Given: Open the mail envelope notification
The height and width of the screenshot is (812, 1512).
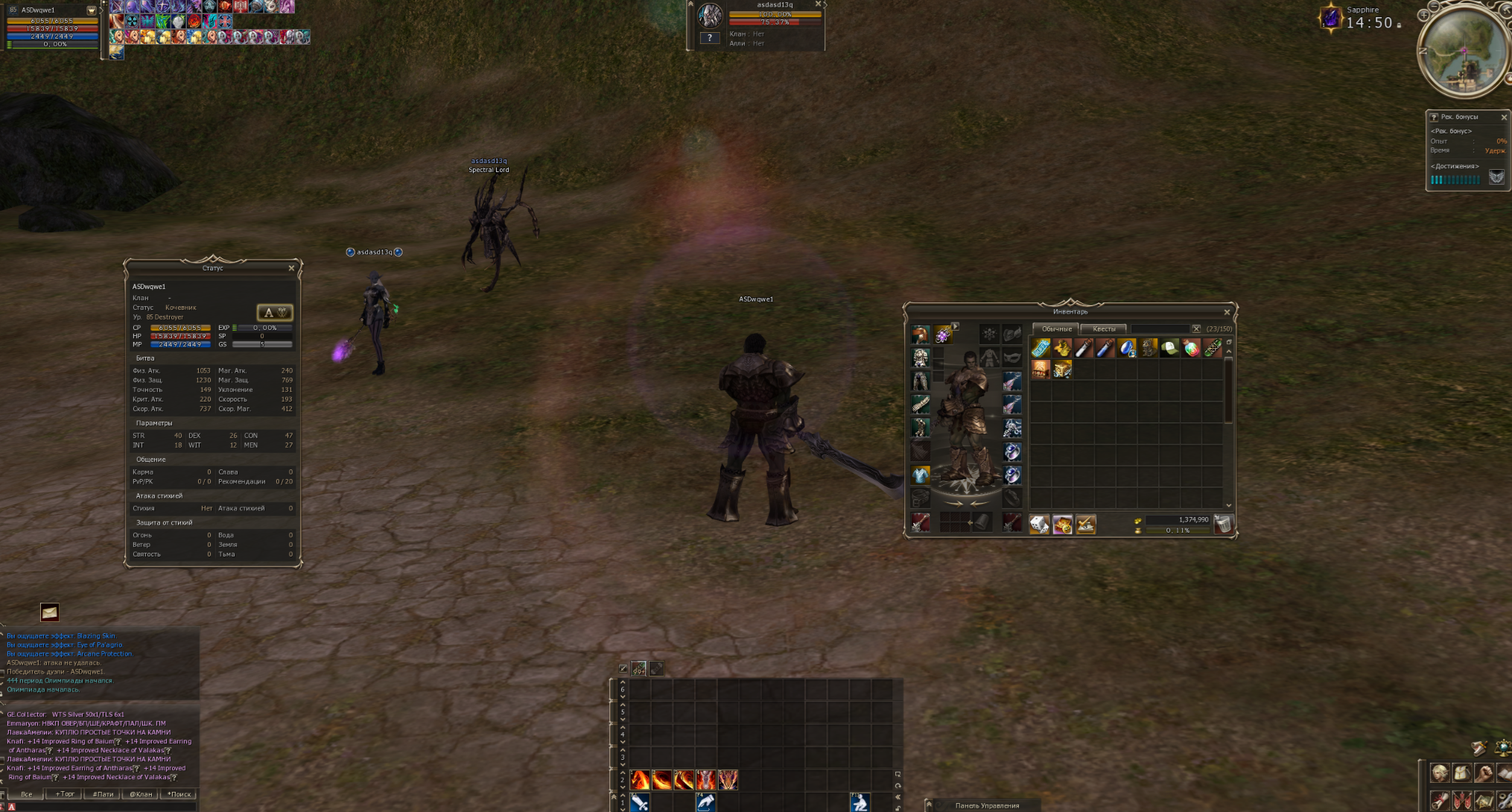Looking at the screenshot, I should coord(49,612).
